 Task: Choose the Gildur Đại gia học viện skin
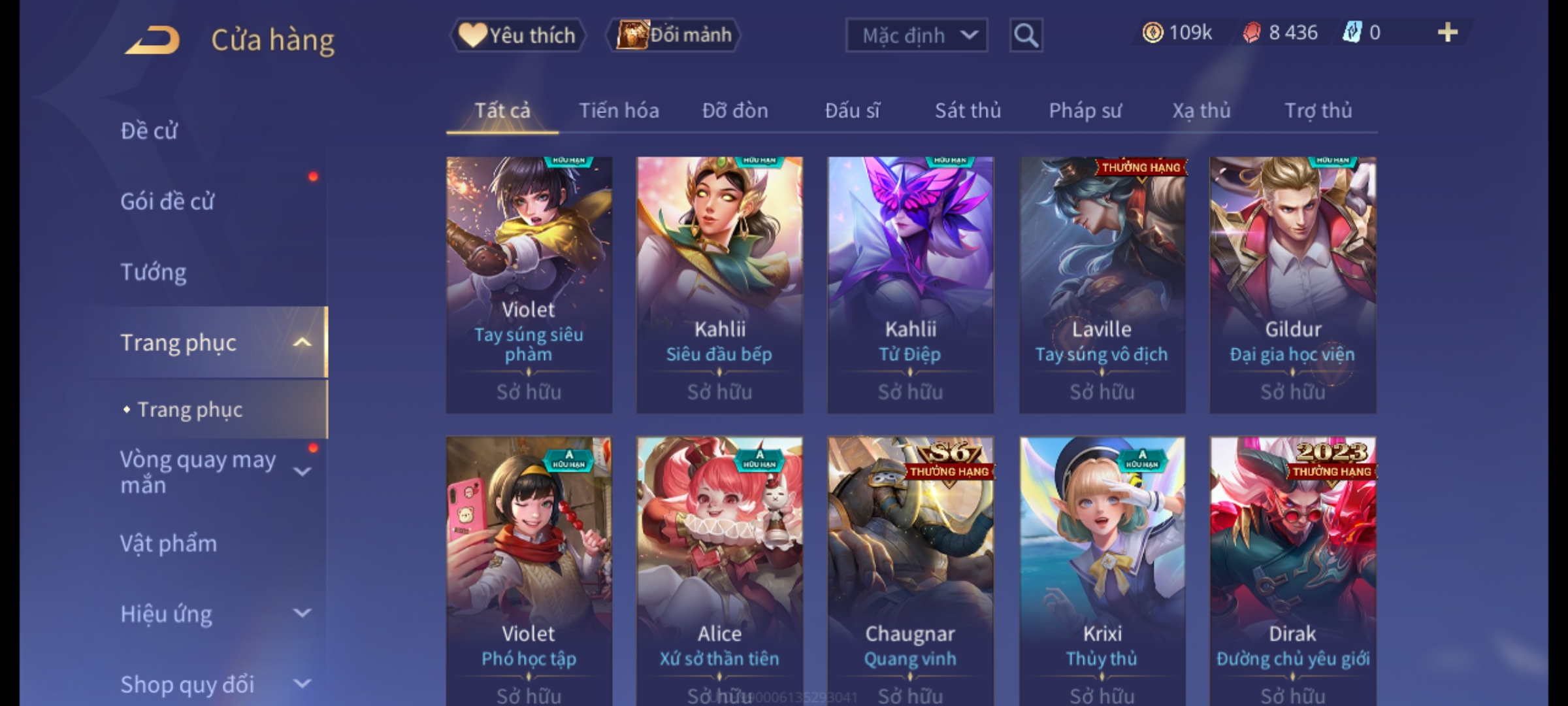coord(1292,284)
